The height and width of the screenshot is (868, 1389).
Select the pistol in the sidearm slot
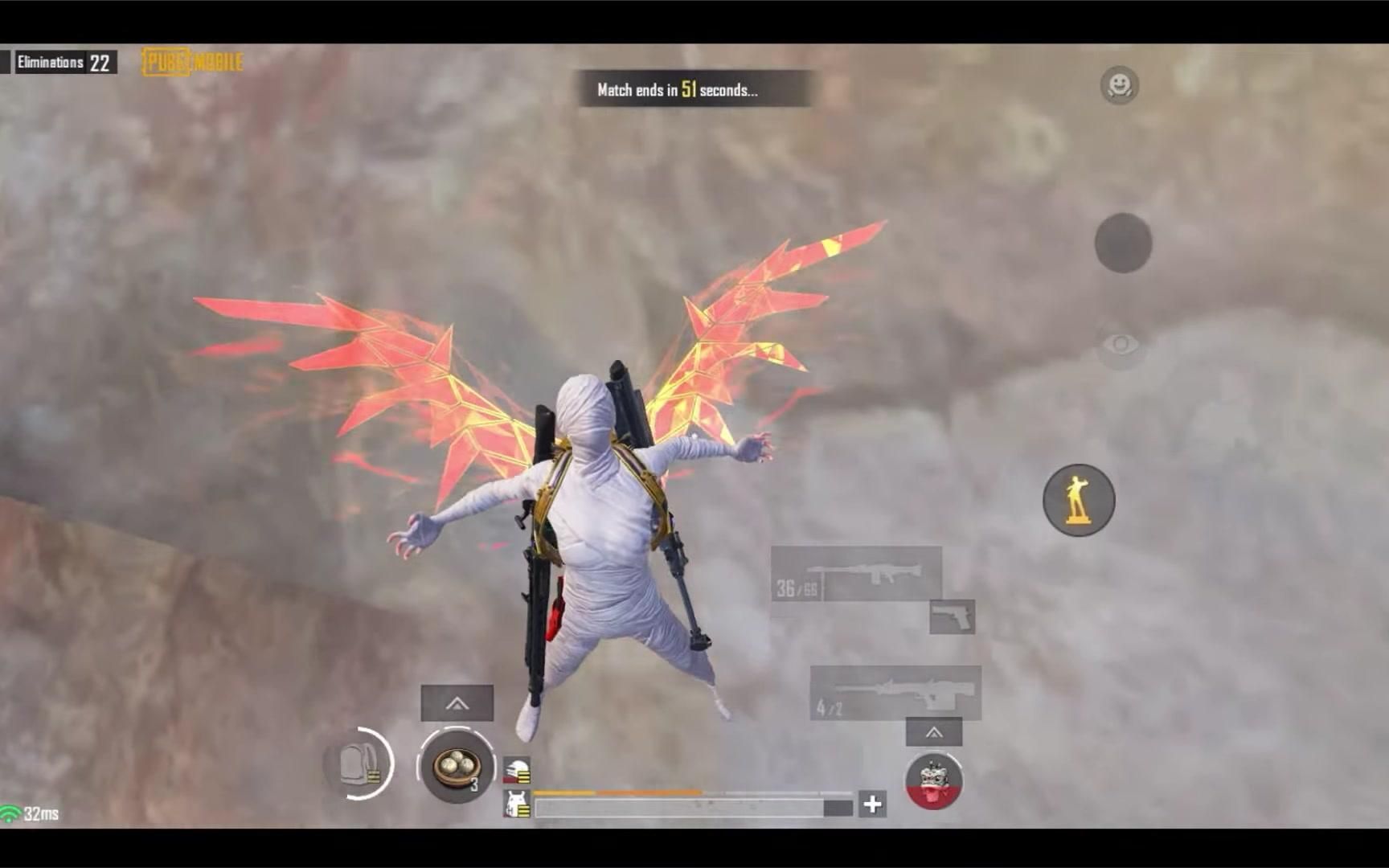(951, 617)
